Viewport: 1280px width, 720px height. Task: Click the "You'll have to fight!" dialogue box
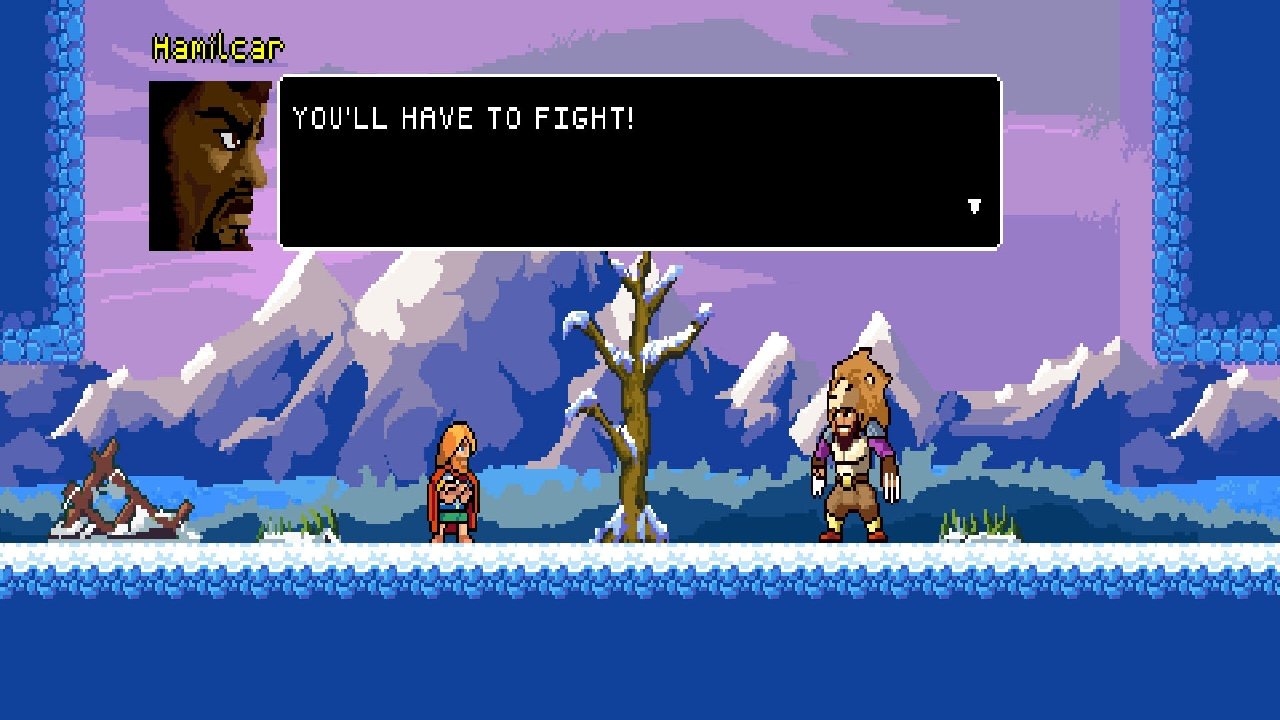[x=640, y=162]
